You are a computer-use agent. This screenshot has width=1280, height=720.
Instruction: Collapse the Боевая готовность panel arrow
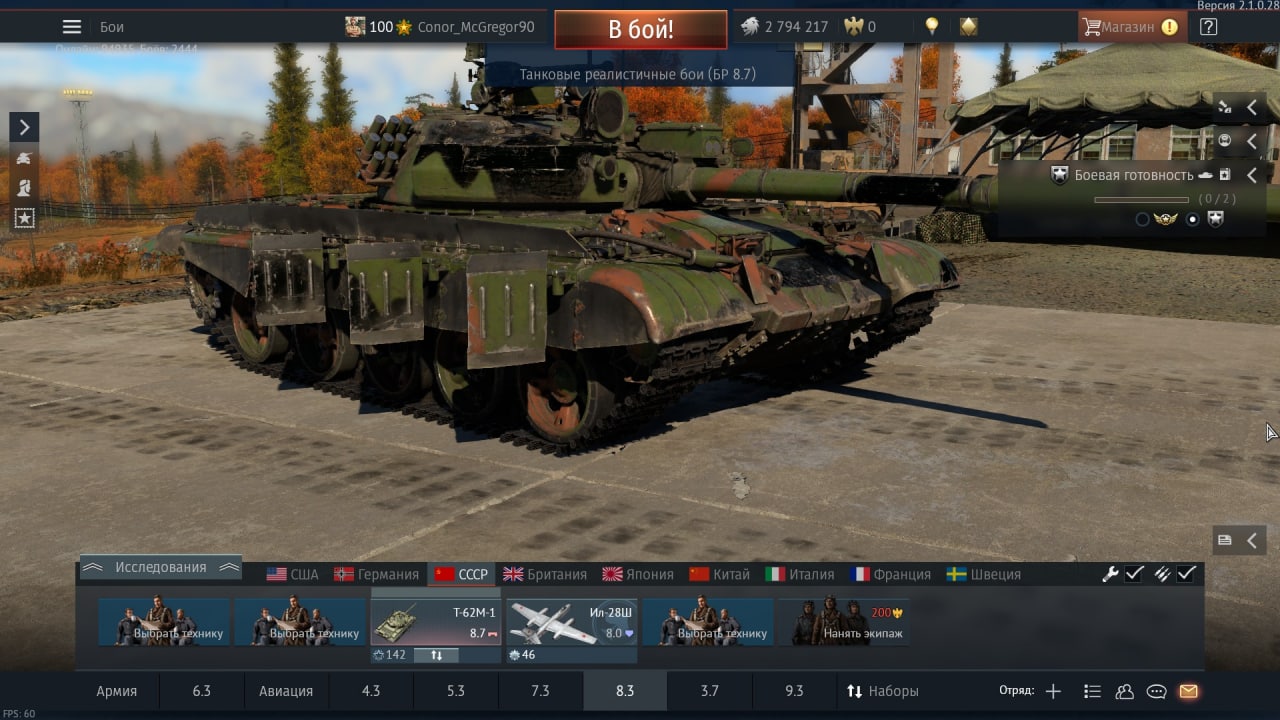[x=1251, y=175]
